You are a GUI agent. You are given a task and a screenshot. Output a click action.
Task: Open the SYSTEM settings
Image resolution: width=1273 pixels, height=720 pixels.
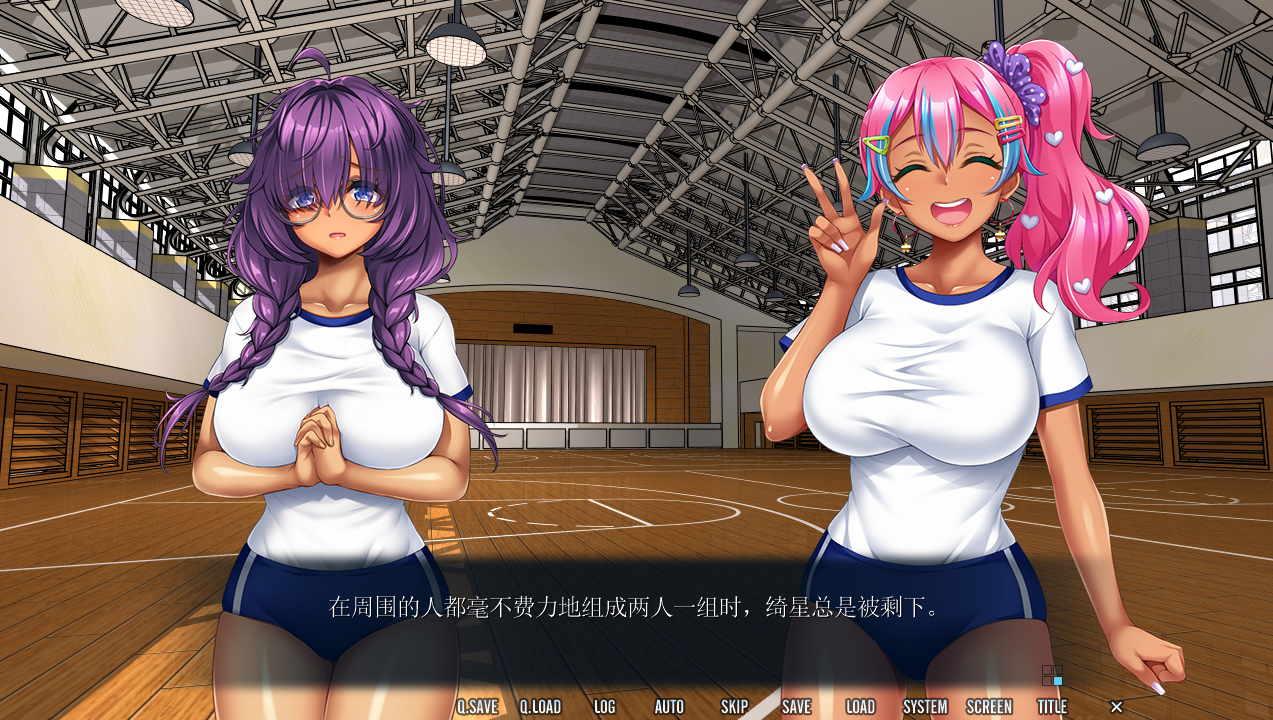[x=925, y=706]
